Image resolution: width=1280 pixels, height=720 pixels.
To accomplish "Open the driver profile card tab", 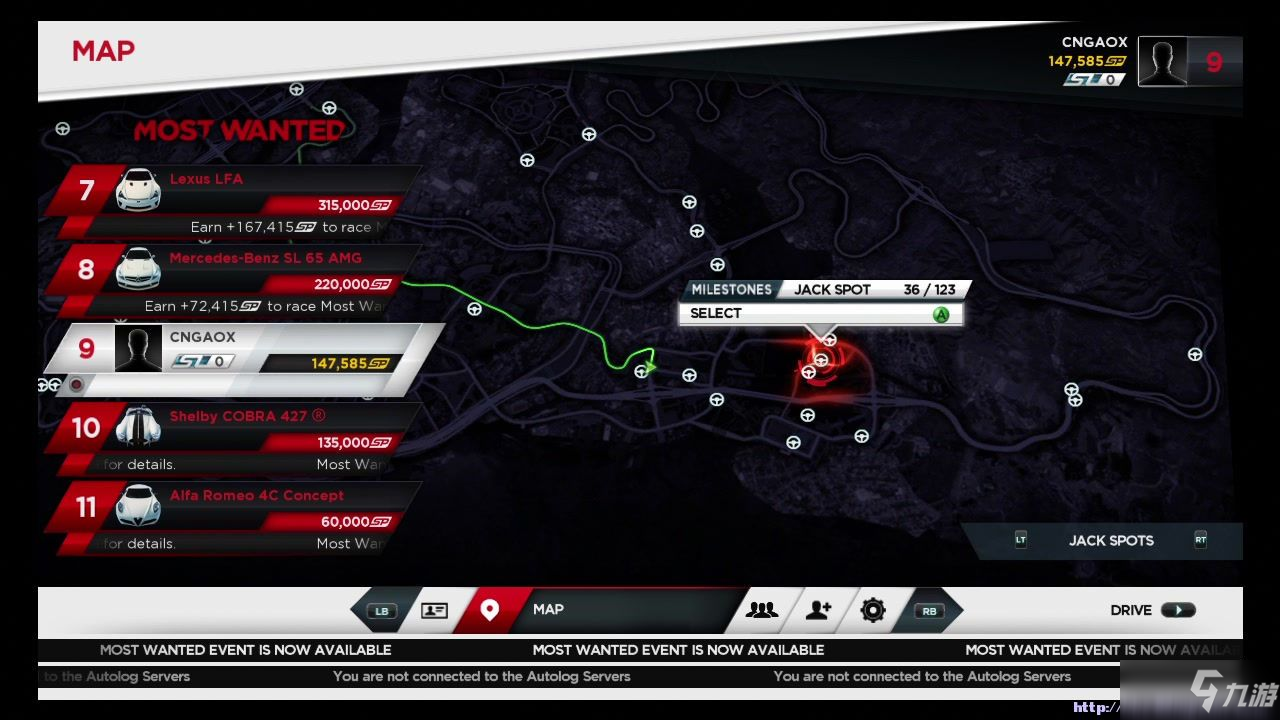I will point(434,610).
